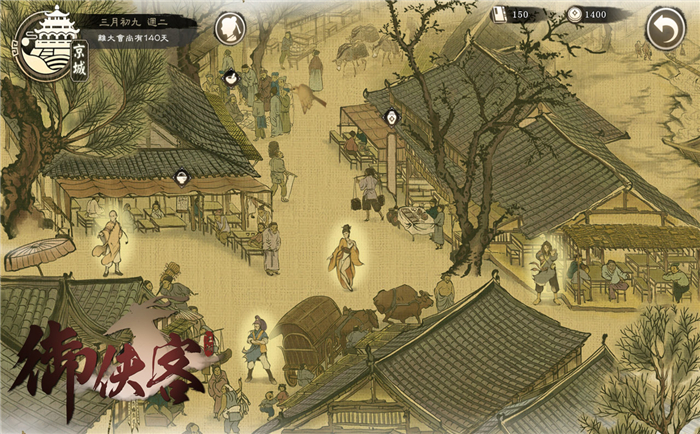The width and height of the screenshot is (700, 434).
Task: Talk to the glowing swordsman beside the wagon
Action: (259, 346)
